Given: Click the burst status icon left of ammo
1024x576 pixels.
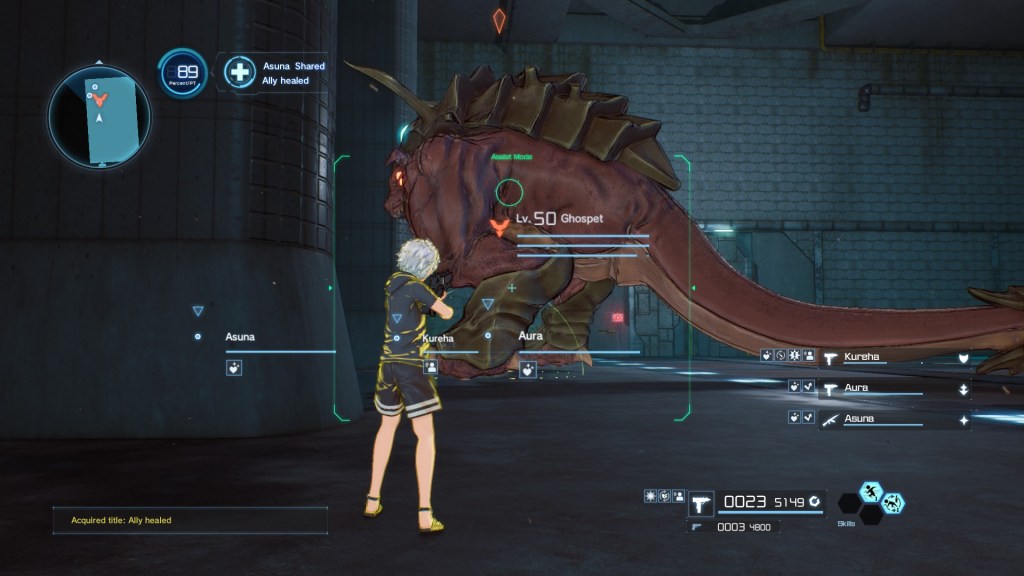Looking at the screenshot, I should click(x=651, y=496).
